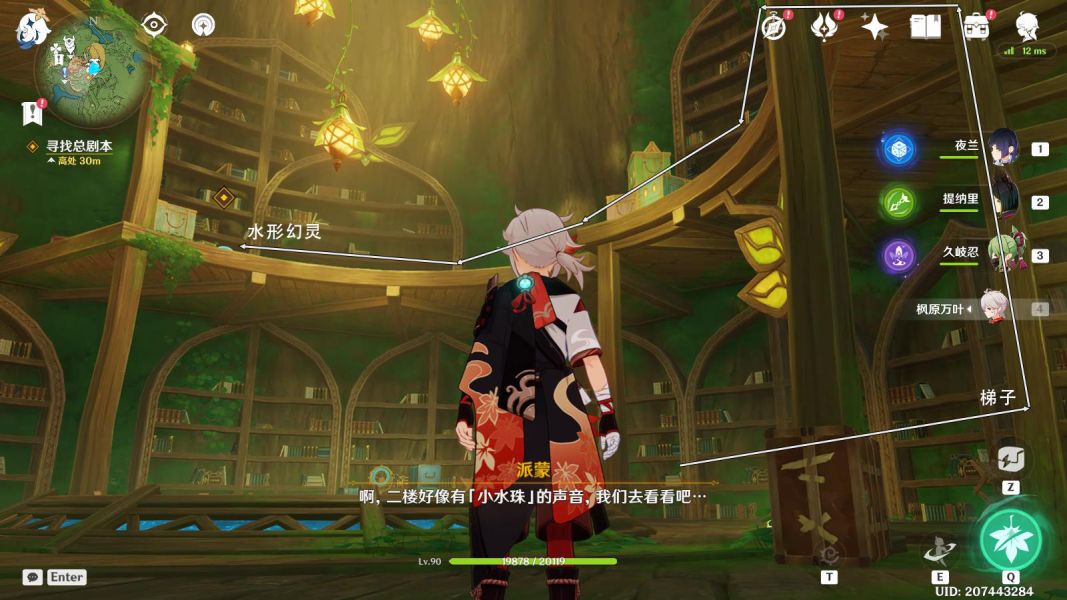Open the Paimon main menu
1067x600 pixels.
[33, 27]
